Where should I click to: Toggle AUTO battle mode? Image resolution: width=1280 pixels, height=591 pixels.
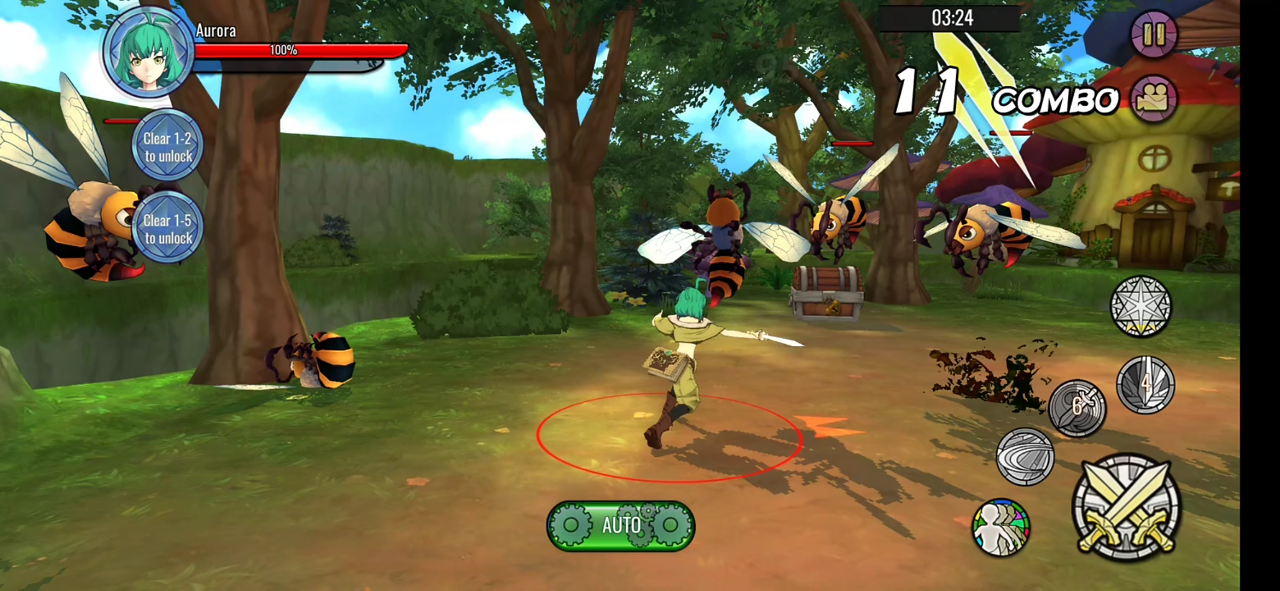point(620,525)
